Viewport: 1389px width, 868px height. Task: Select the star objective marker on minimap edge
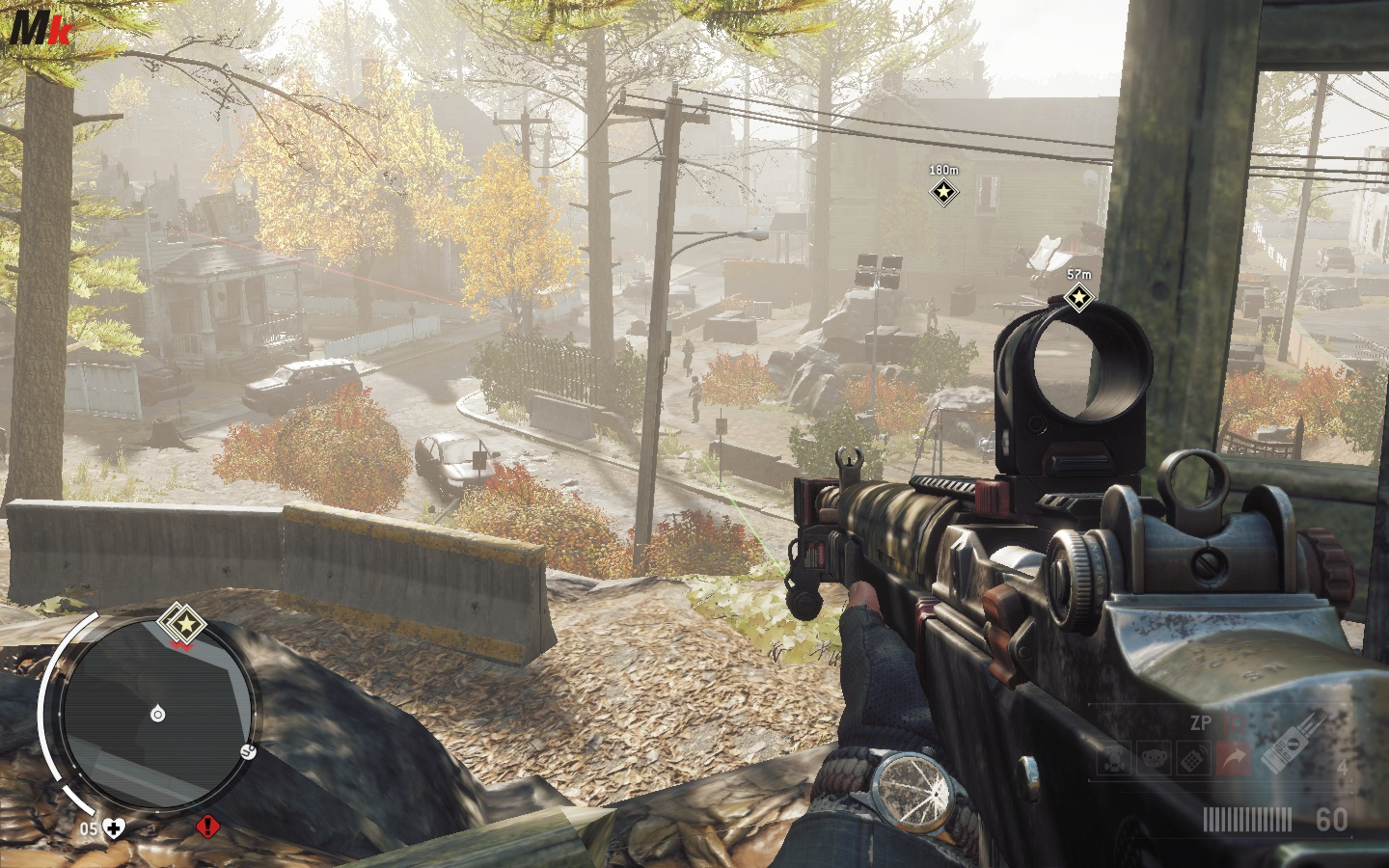coord(183,626)
